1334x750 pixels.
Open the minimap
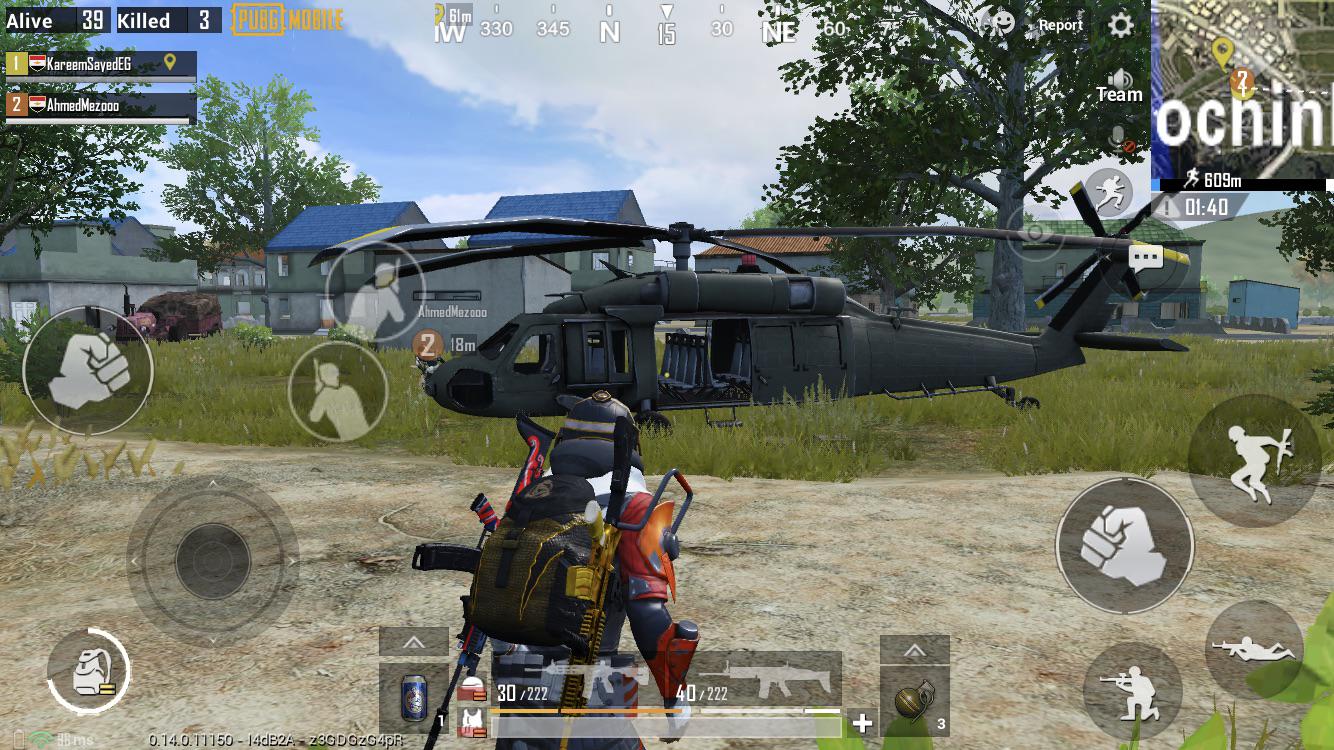(x=1242, y=88)
